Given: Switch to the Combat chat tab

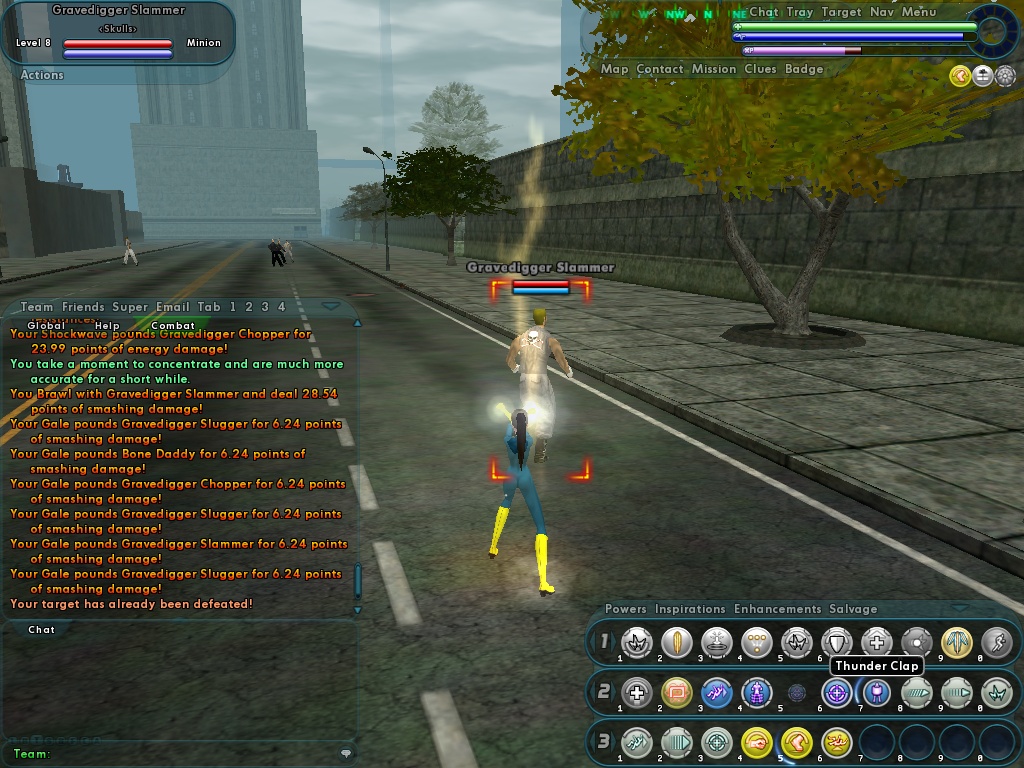Looking at the screenshot, I should [x=173, y=325].
